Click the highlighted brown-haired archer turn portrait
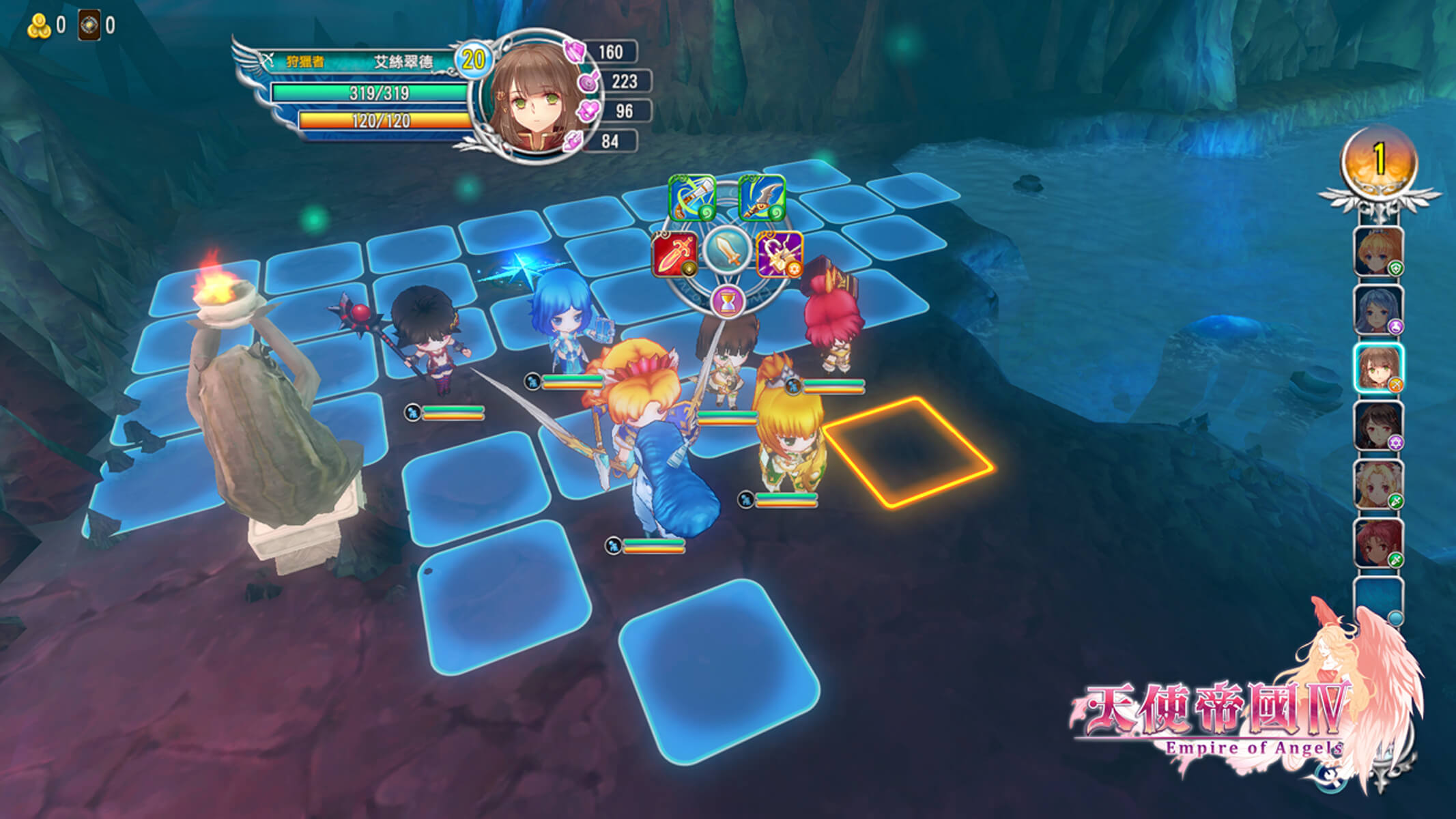Screen dimensions: 1456x819 coord(1378,368)
